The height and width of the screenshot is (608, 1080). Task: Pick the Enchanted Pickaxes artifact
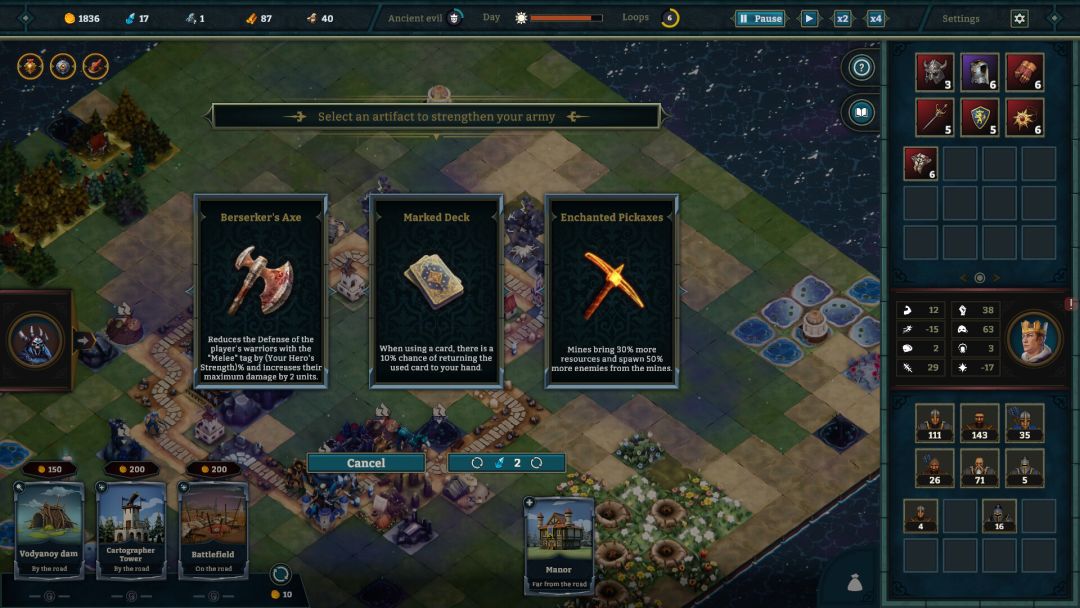[x=611, y=290]
